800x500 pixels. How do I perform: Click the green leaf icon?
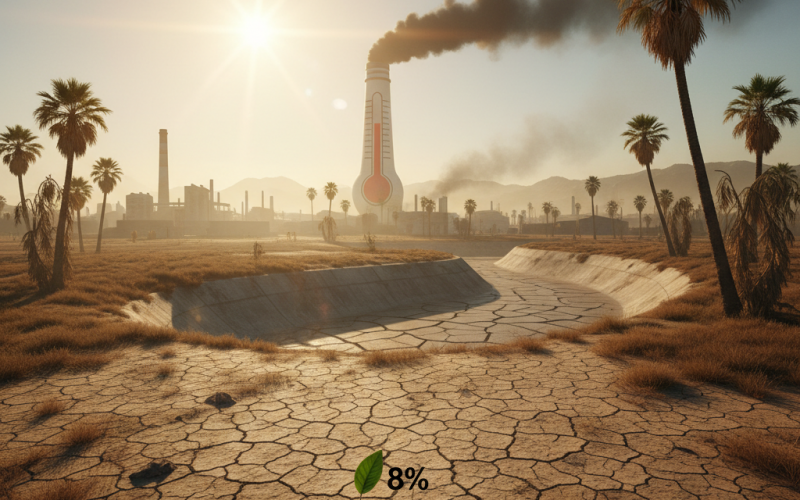tap(369, 472)
